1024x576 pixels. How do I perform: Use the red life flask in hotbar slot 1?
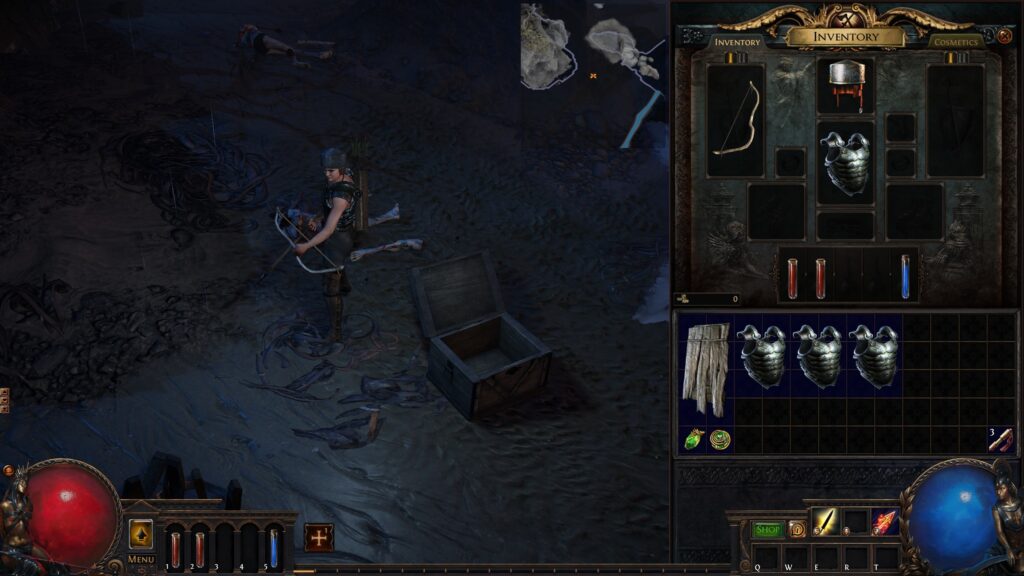click(175, 549)
